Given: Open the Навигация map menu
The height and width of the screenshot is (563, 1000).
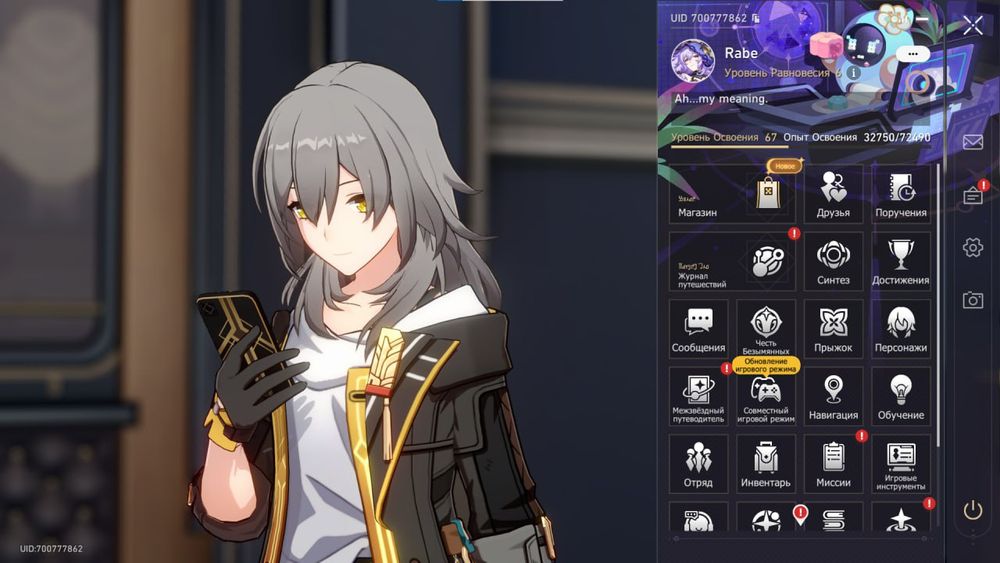Looking at the screenshot, I should (x=833, y=397).
